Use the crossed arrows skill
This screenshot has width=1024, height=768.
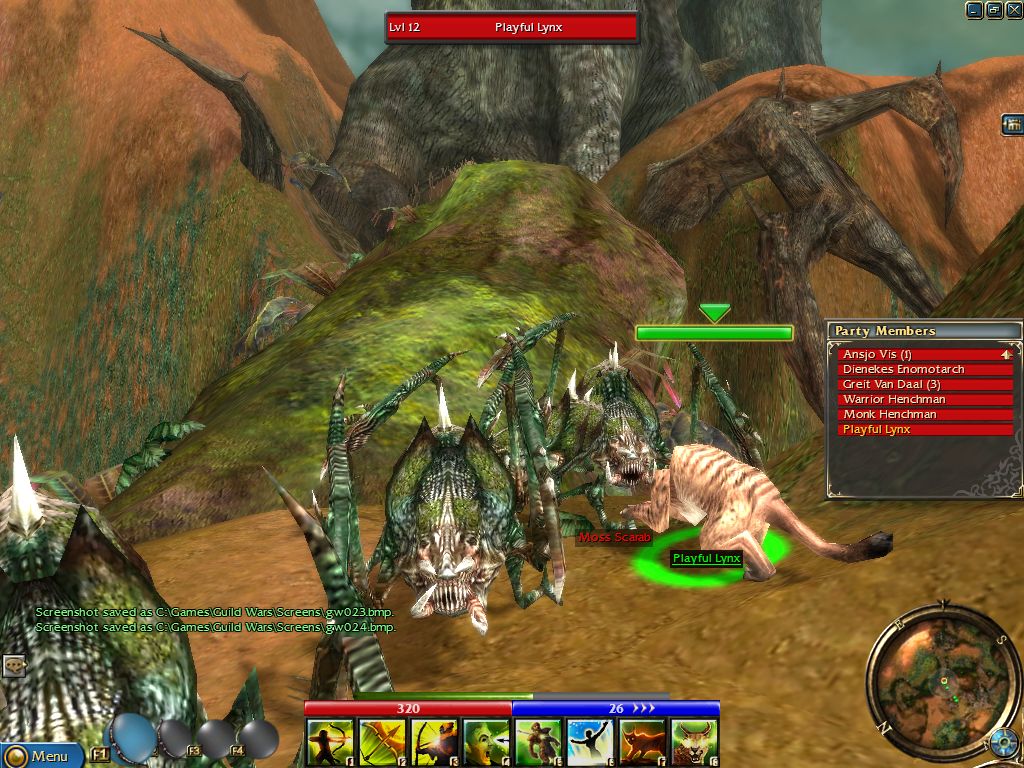click(382, 743)
